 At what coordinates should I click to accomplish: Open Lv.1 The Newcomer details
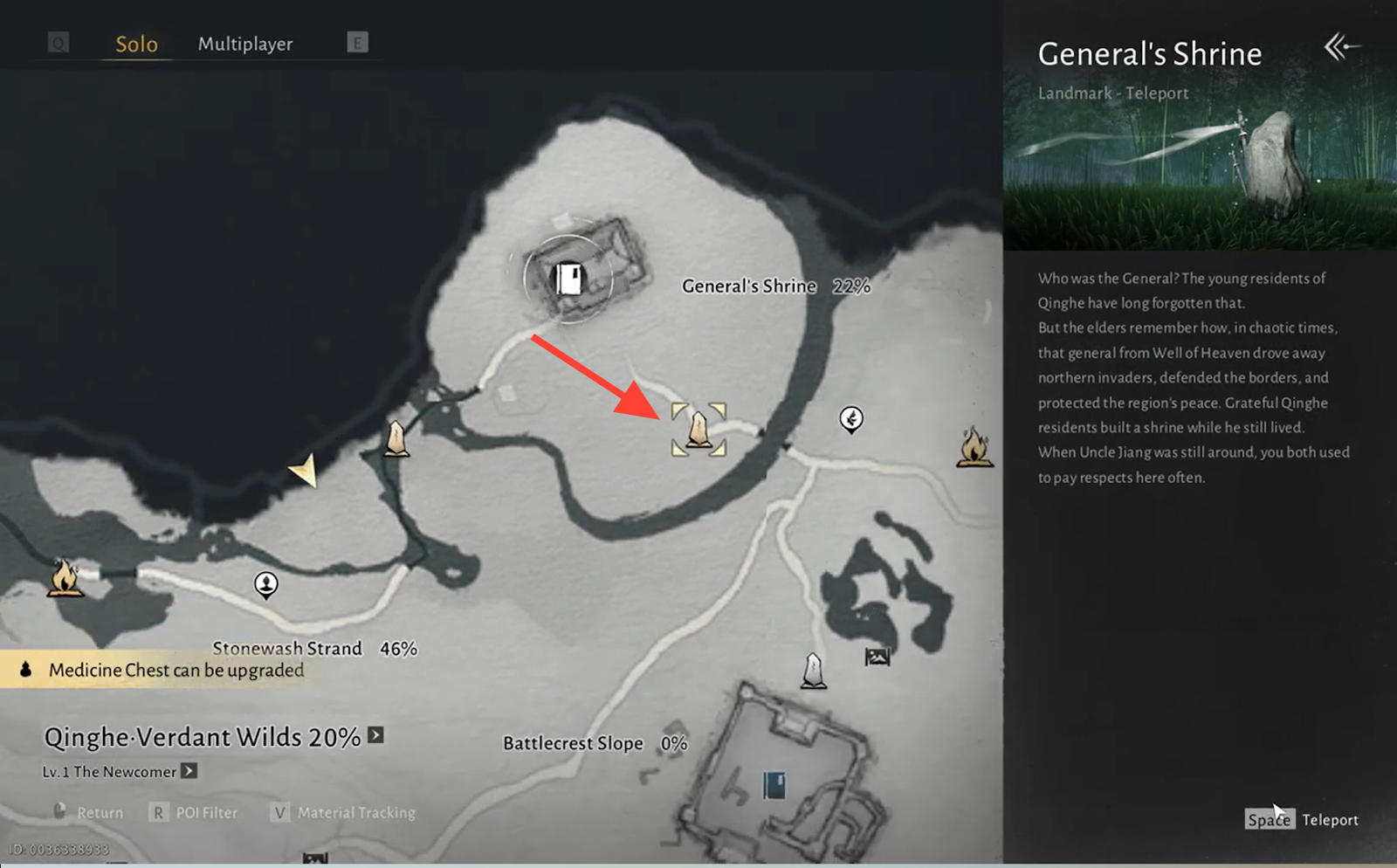pyautogui.click(x=189, y=771)
